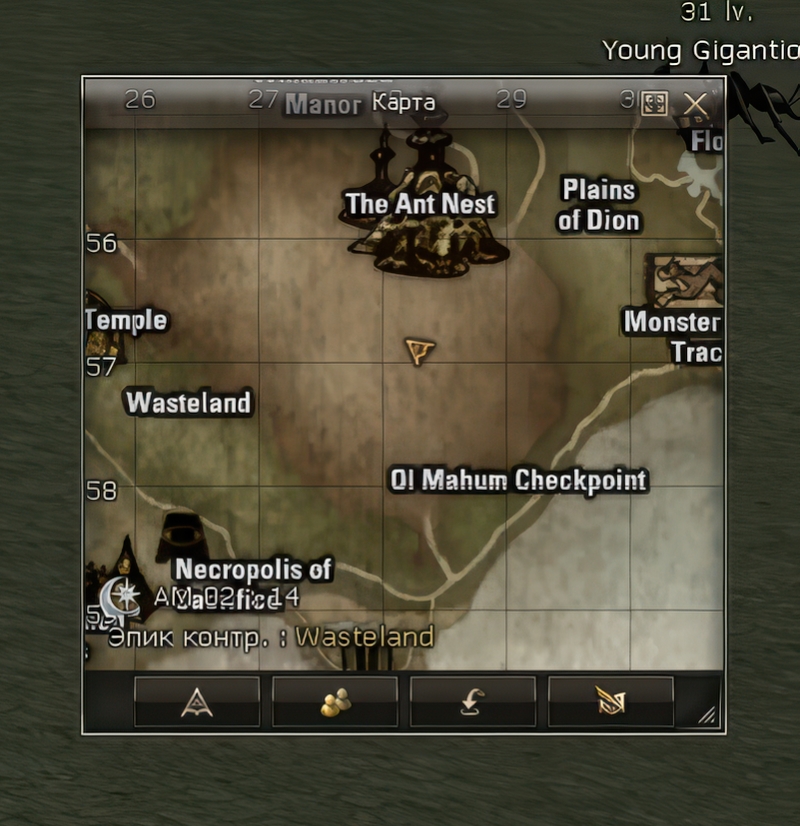This screenshot has height=826, width=800.
Task: Click the triangle eye icon map button
Action: tap(197, 702)
